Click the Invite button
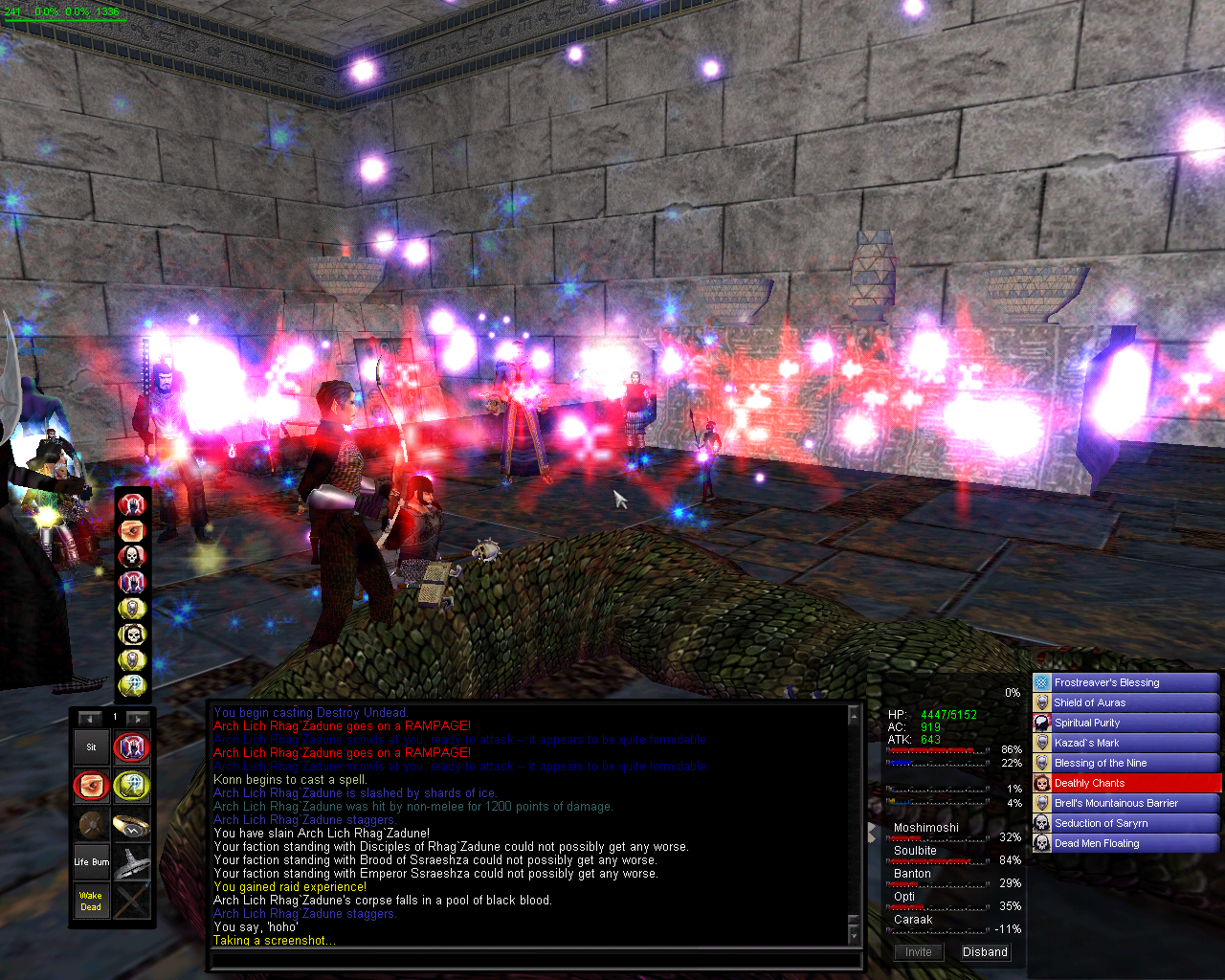This screenshot has height=980, width=1225. (x=918, y=952)
